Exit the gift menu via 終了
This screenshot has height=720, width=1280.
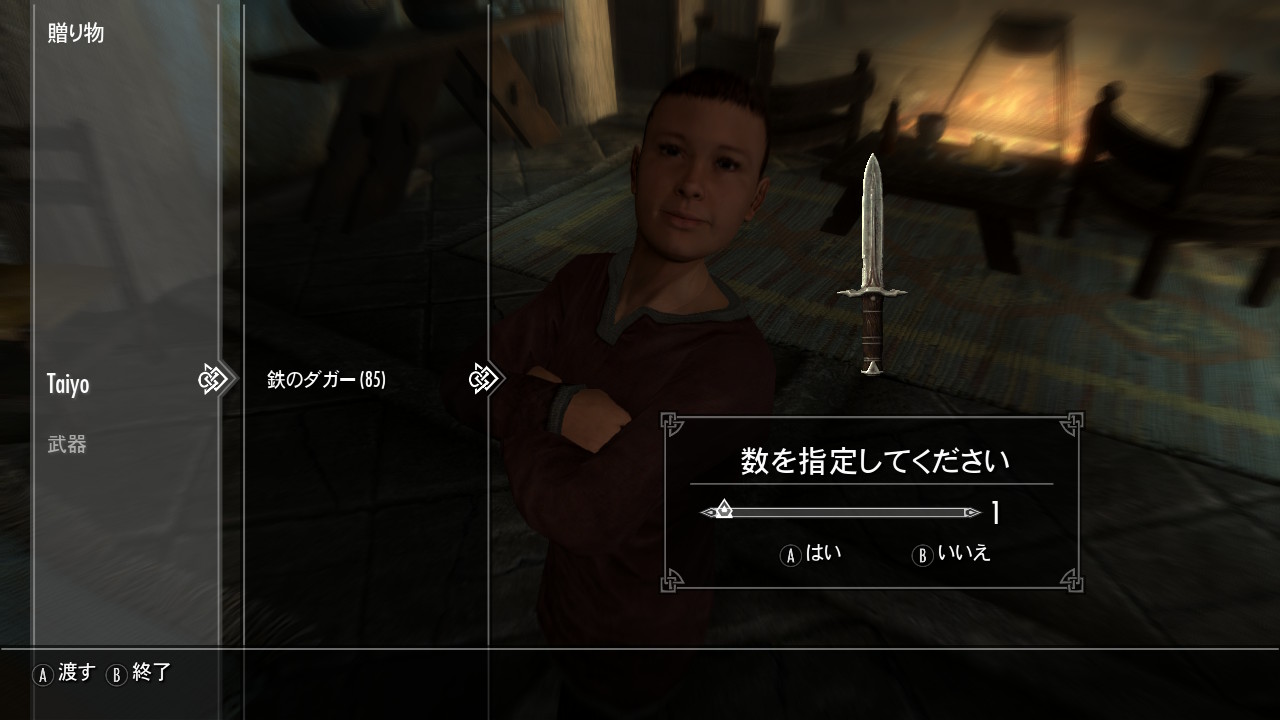point(140,673)
